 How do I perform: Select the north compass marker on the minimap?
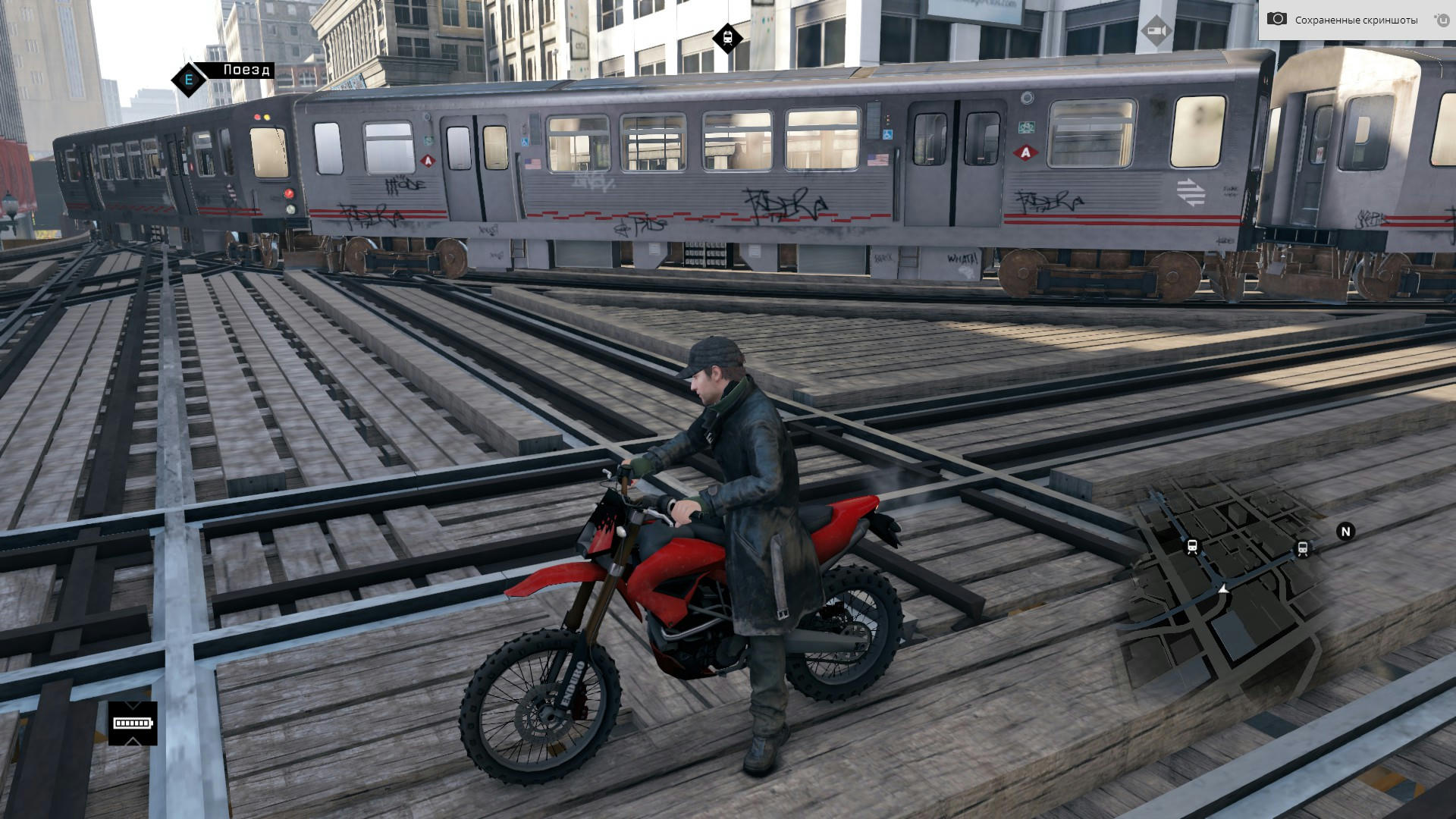(x=1345, y=532)
